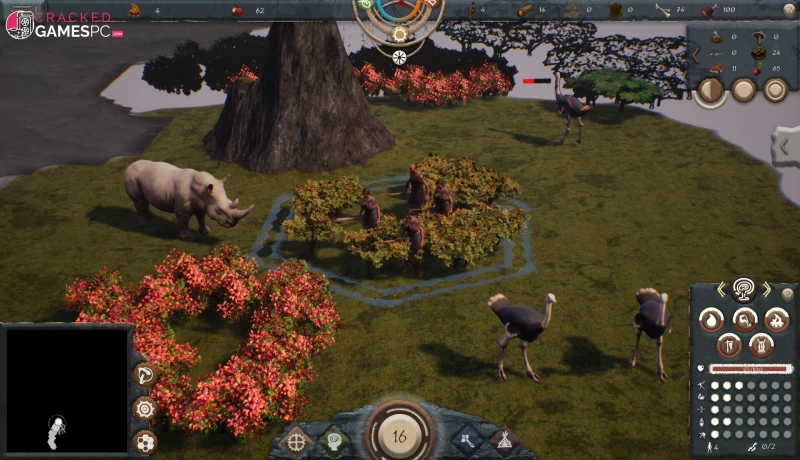This screenshot has width=800, height=460.
Task: Click the round turn counter showing 16
Action: [x=400, y=436]
